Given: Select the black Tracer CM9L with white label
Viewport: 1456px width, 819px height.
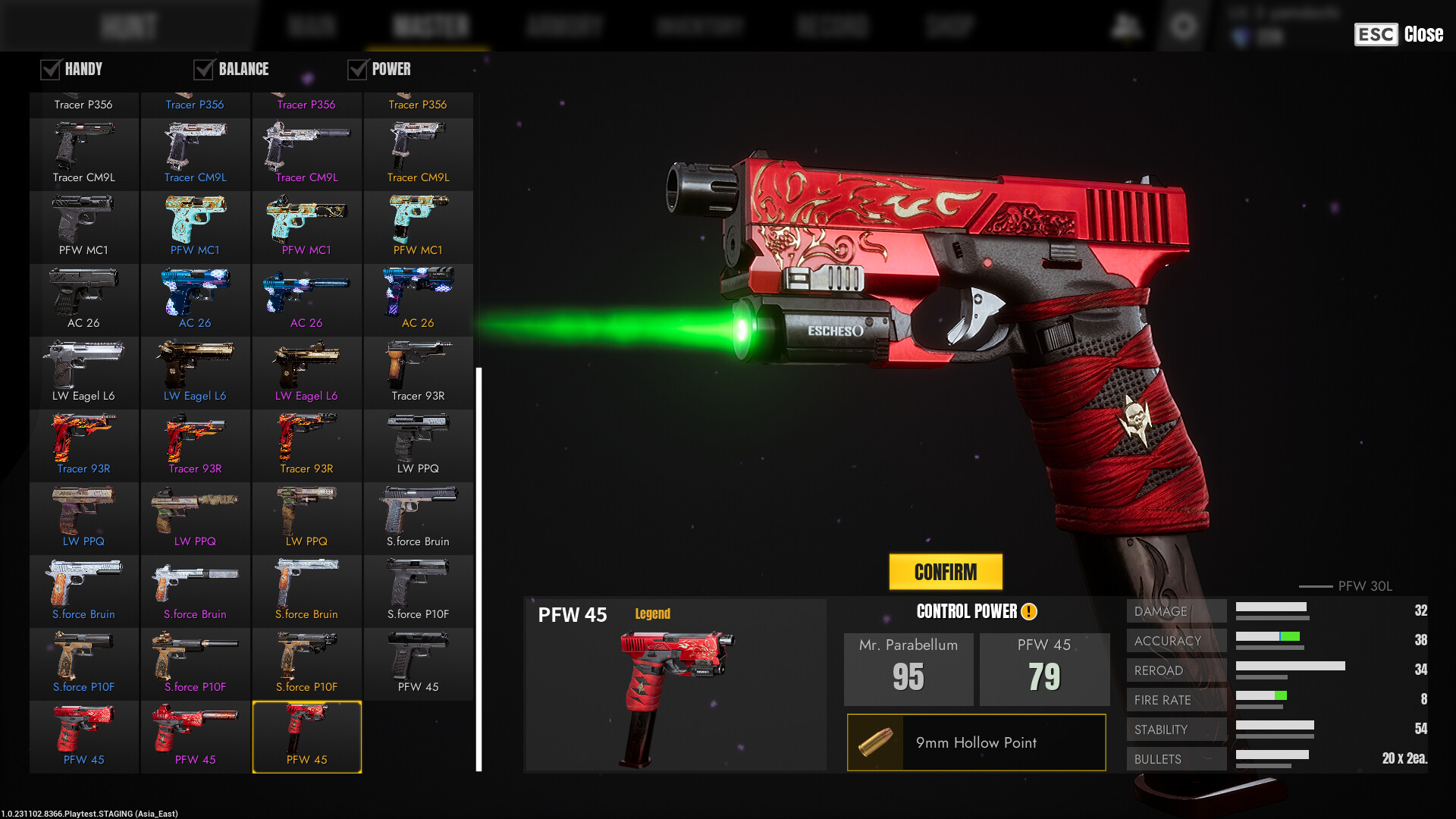Looking at the screenshot, I should point(83,153).
